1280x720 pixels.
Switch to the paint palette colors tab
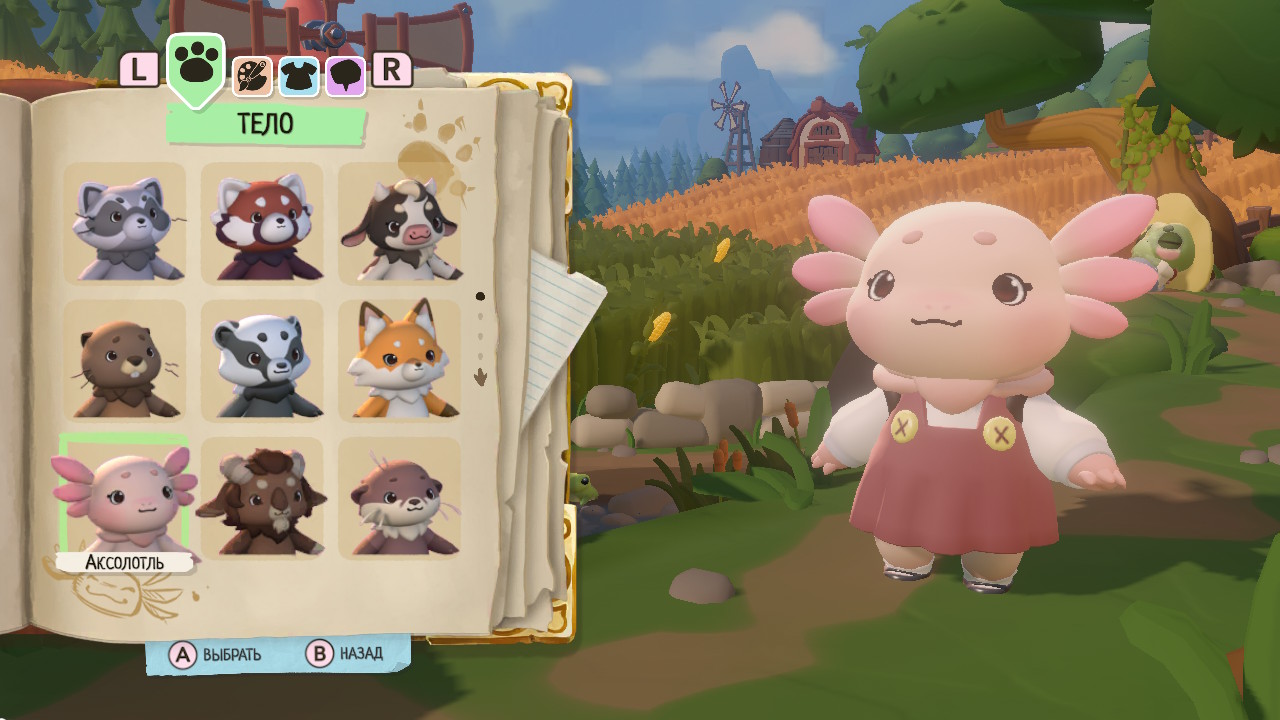[253, 76]
